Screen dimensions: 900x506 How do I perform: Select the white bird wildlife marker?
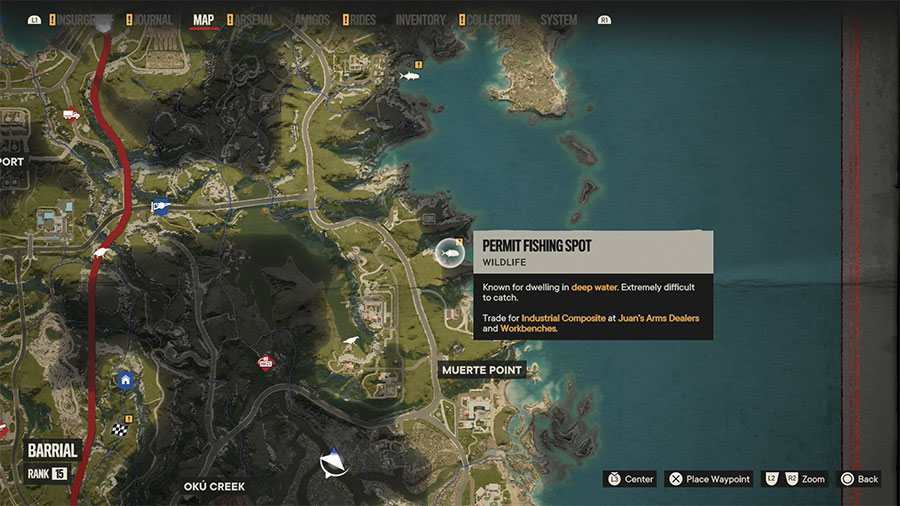point(351,342)
